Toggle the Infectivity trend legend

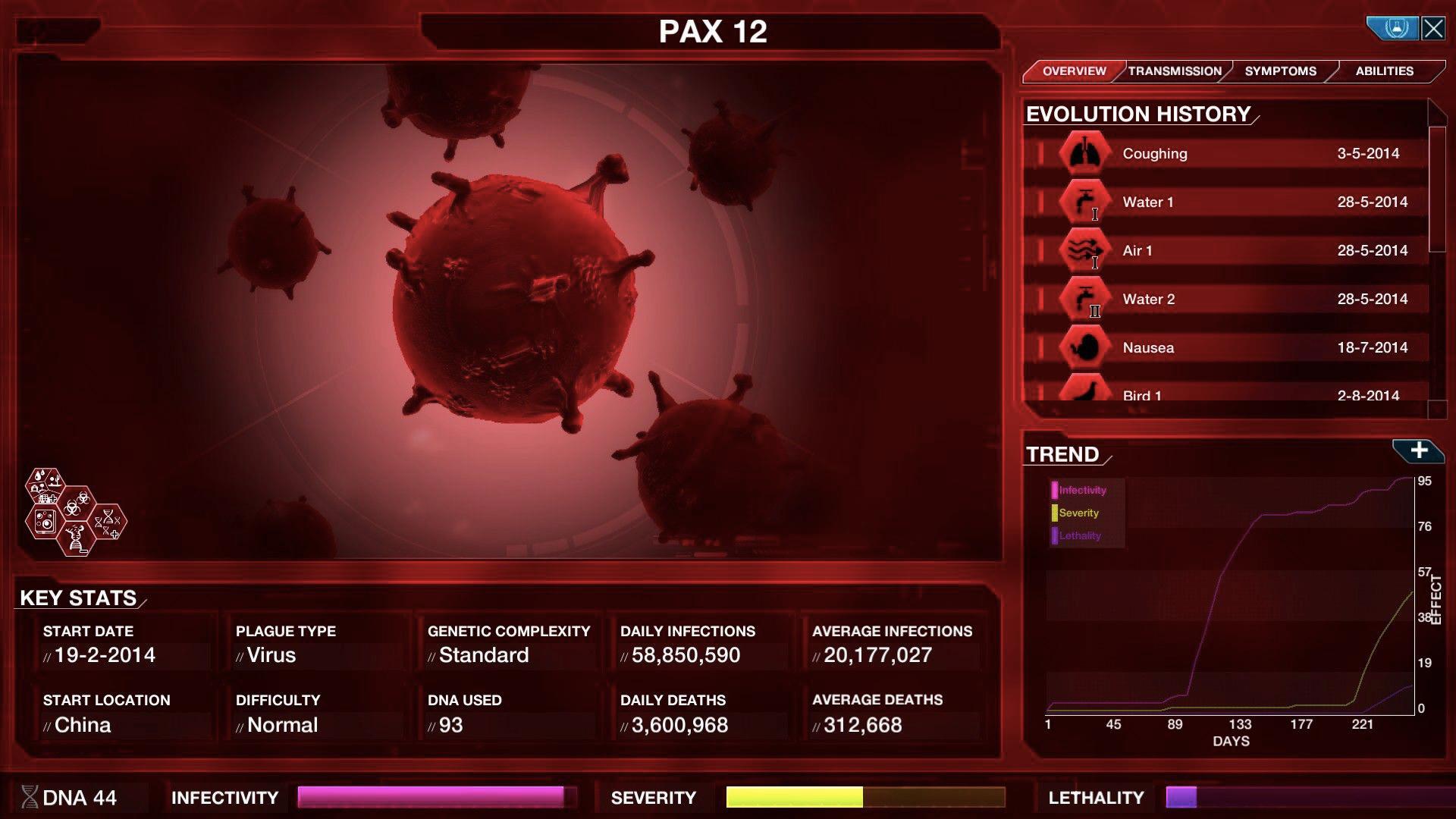click(1081, 491)
